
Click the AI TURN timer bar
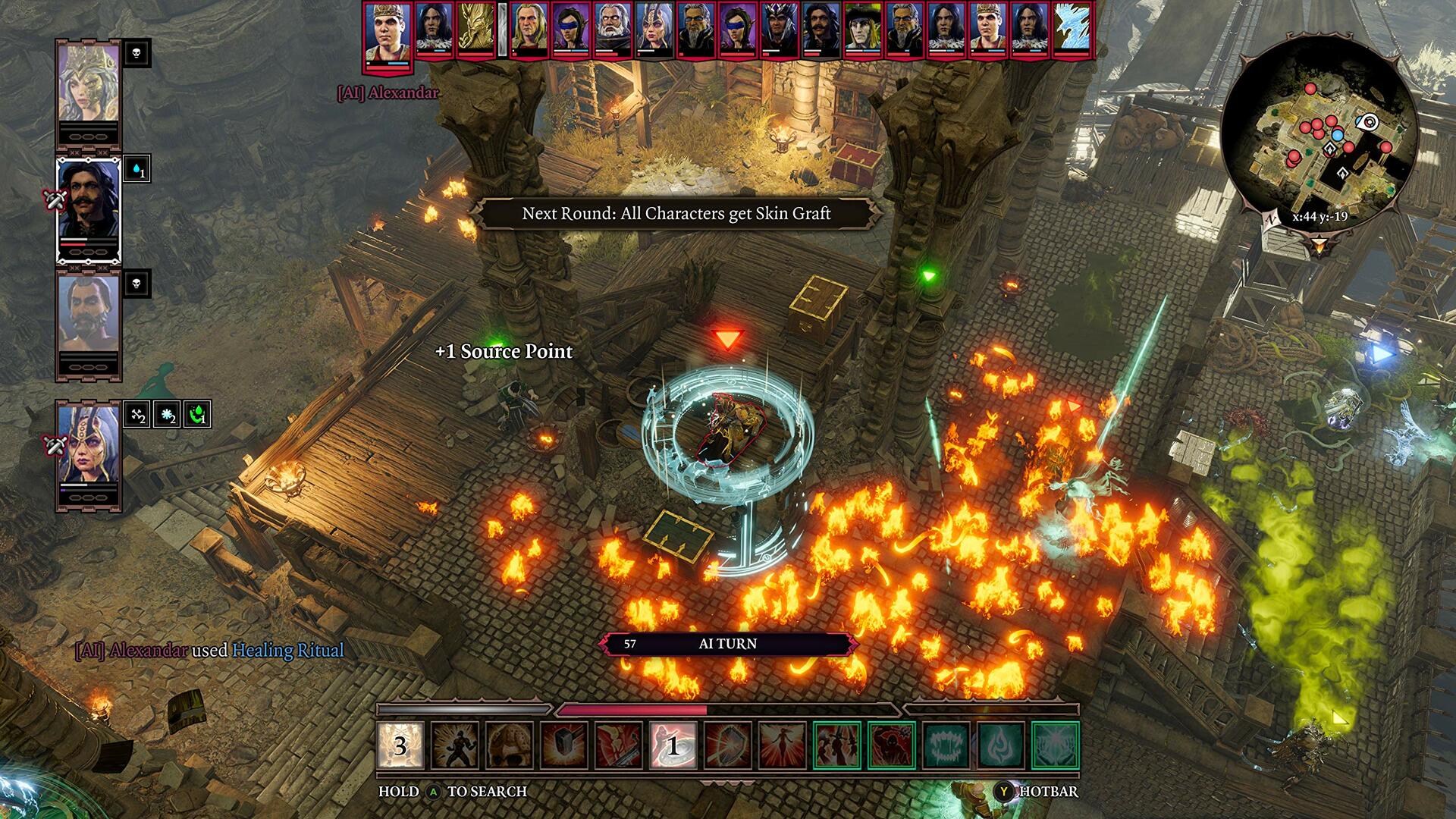click(x=728, y=643)
